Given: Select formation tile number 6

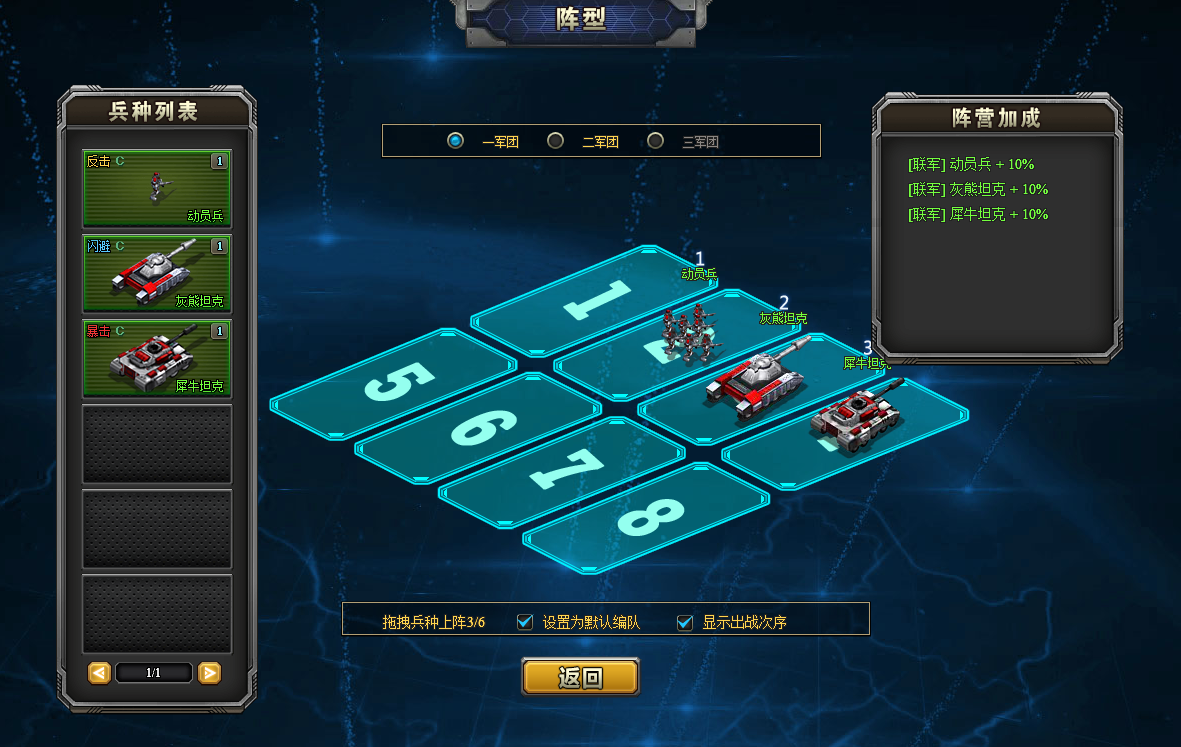Looking at the screenshot, I should [x=478, y=426].
